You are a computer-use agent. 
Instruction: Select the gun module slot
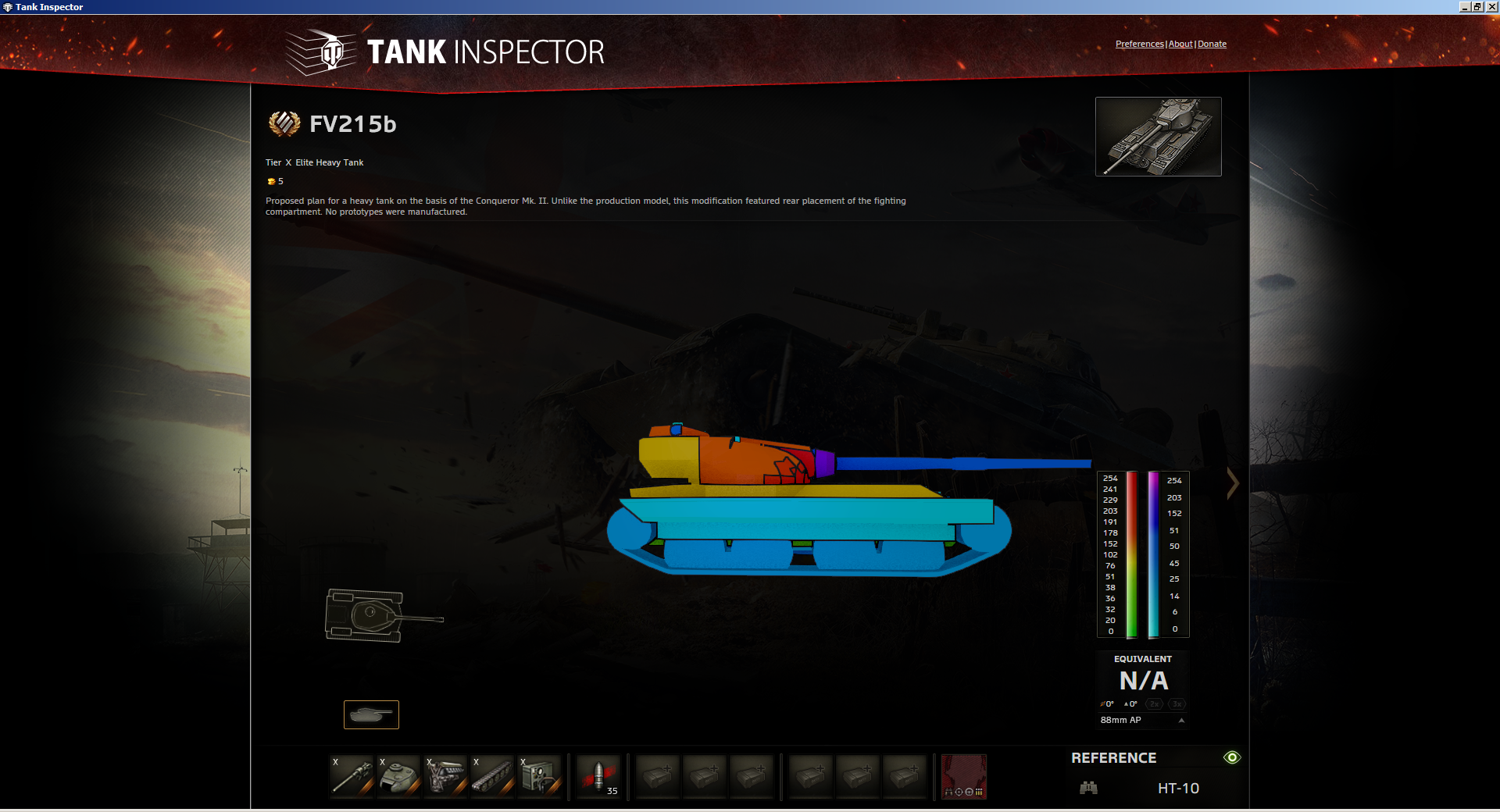(352, 776)
